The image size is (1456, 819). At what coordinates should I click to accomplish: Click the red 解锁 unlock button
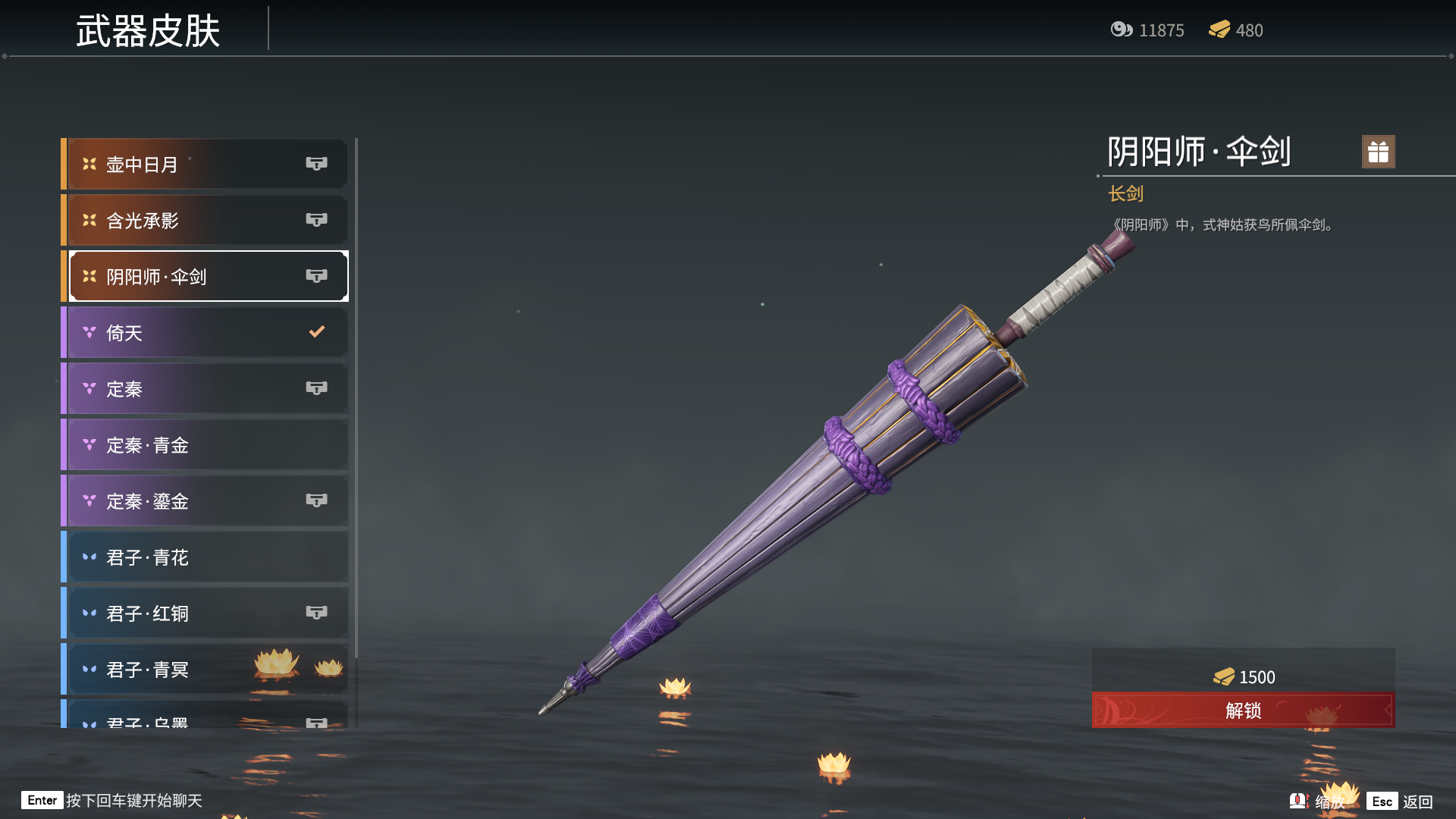1243,711
